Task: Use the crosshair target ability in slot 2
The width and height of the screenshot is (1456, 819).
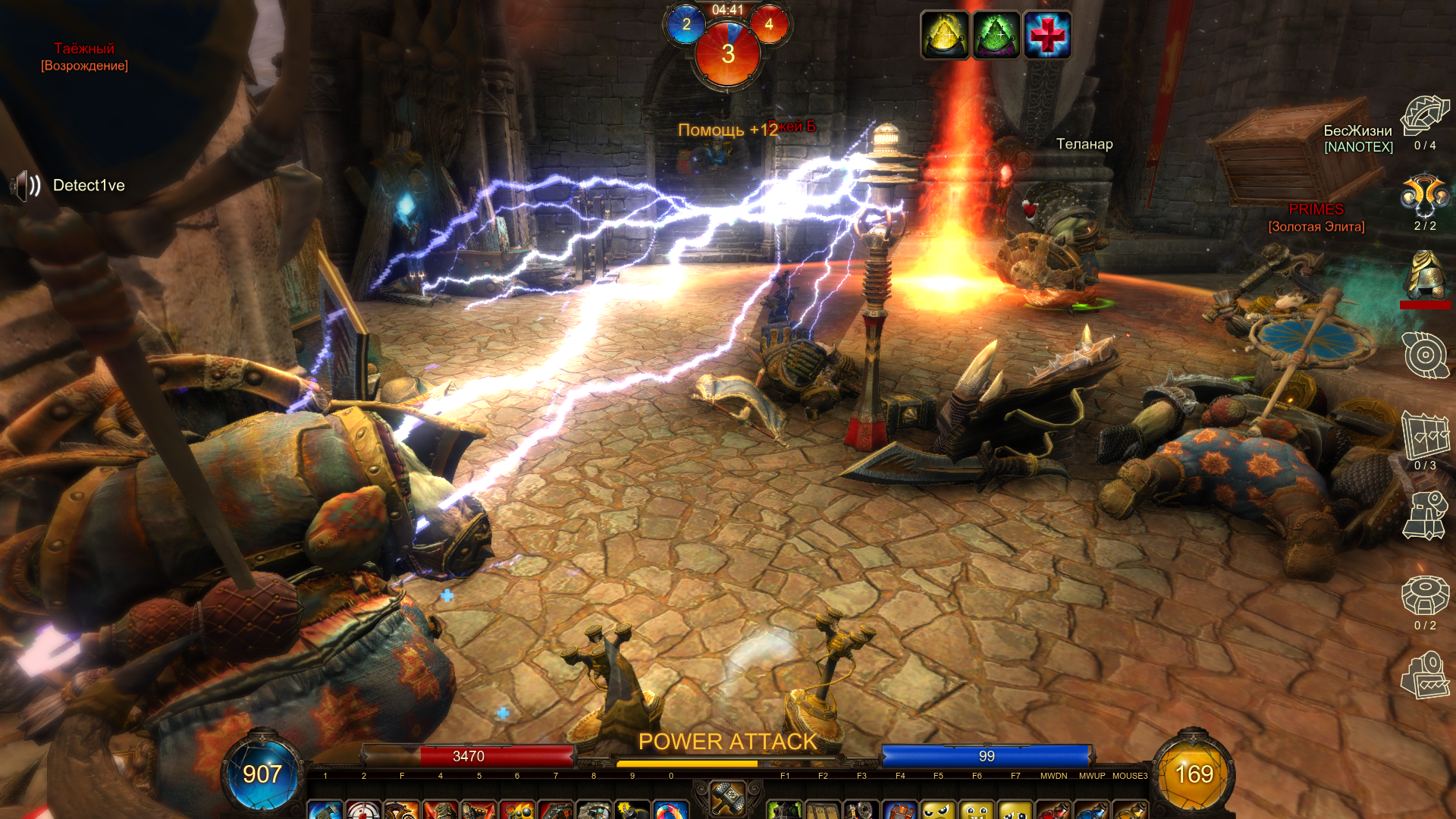Action: coord(364,811)
